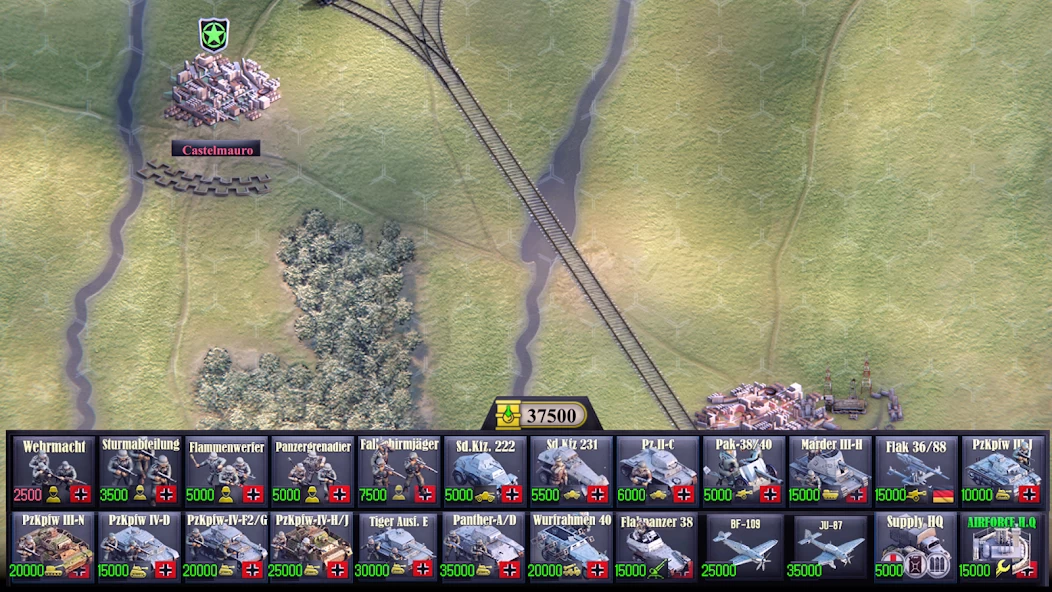This screenshot has height=592, width=1052.
Task: Select the Flak 36/88 gun card
Action: (916, 470)
